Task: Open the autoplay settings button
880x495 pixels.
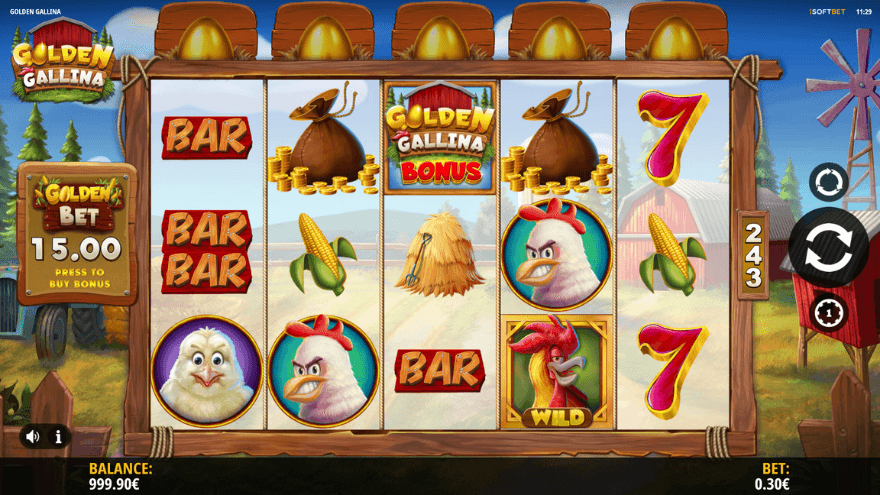Action: [x=828, y=182]
